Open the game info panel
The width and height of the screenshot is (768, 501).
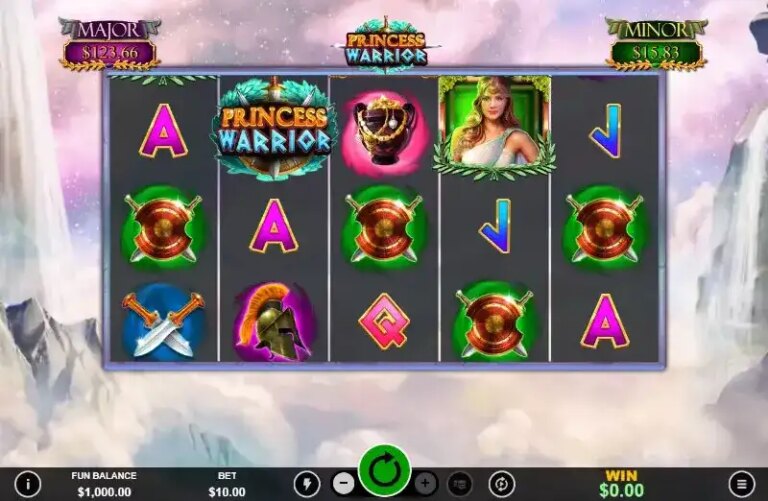pos(27,484)
